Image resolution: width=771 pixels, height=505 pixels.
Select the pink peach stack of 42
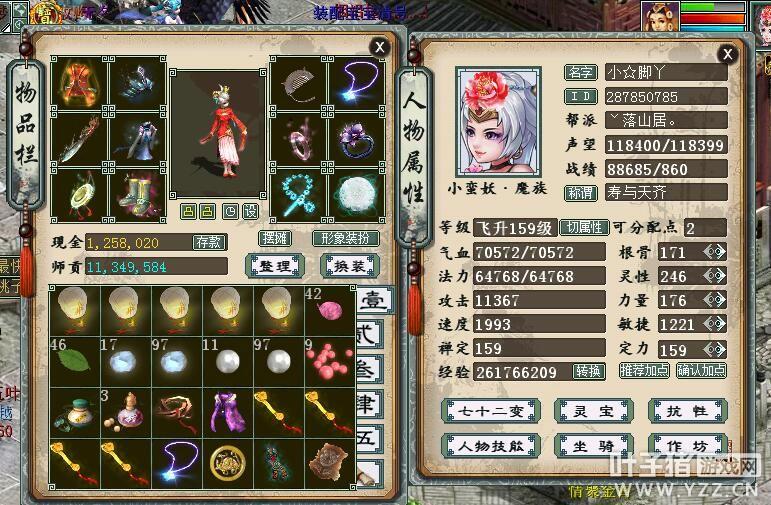tap(328, 309)
